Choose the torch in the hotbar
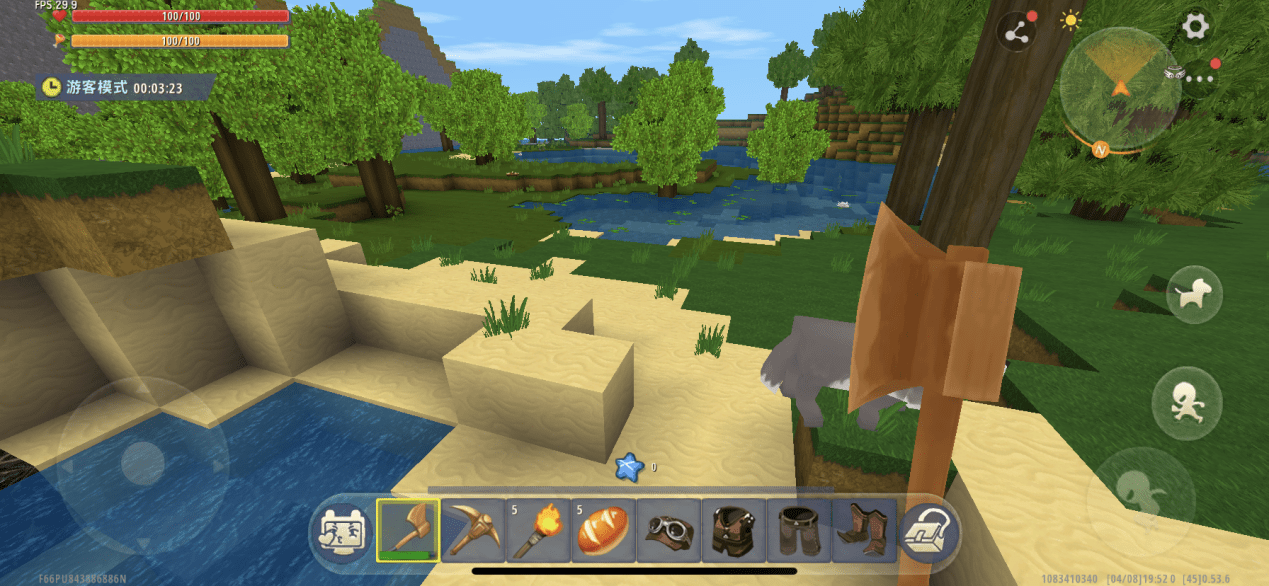 [x=537, y=529]
